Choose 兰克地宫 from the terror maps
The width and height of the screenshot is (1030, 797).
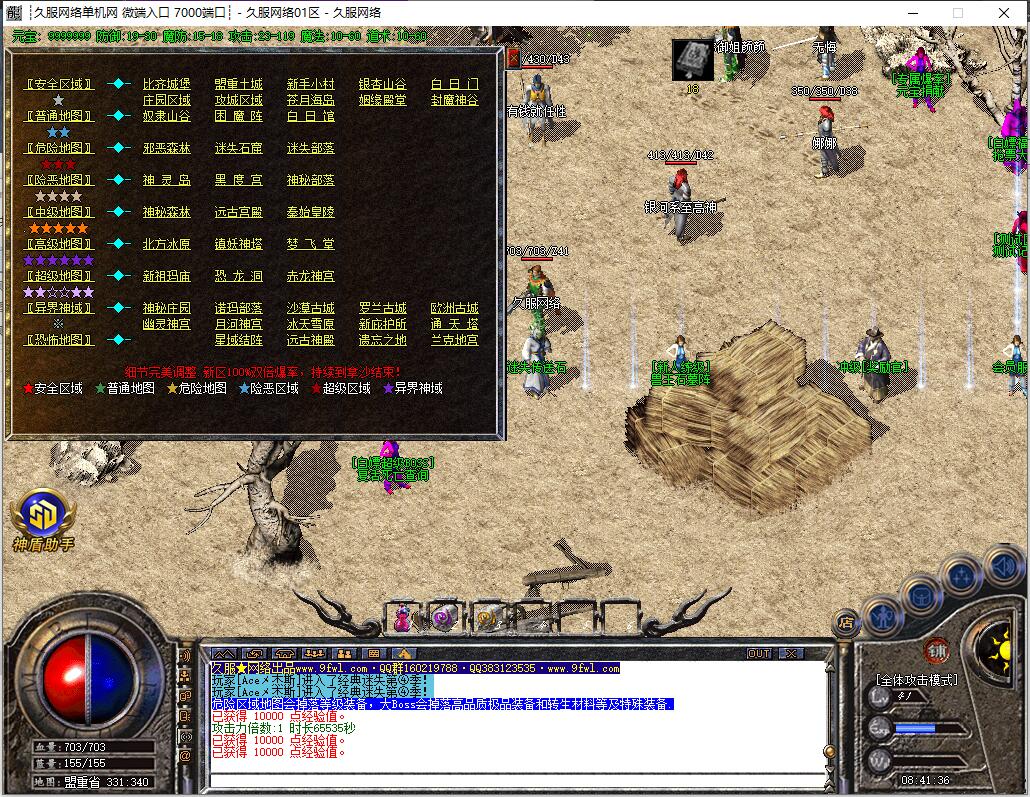click(454, 340)
